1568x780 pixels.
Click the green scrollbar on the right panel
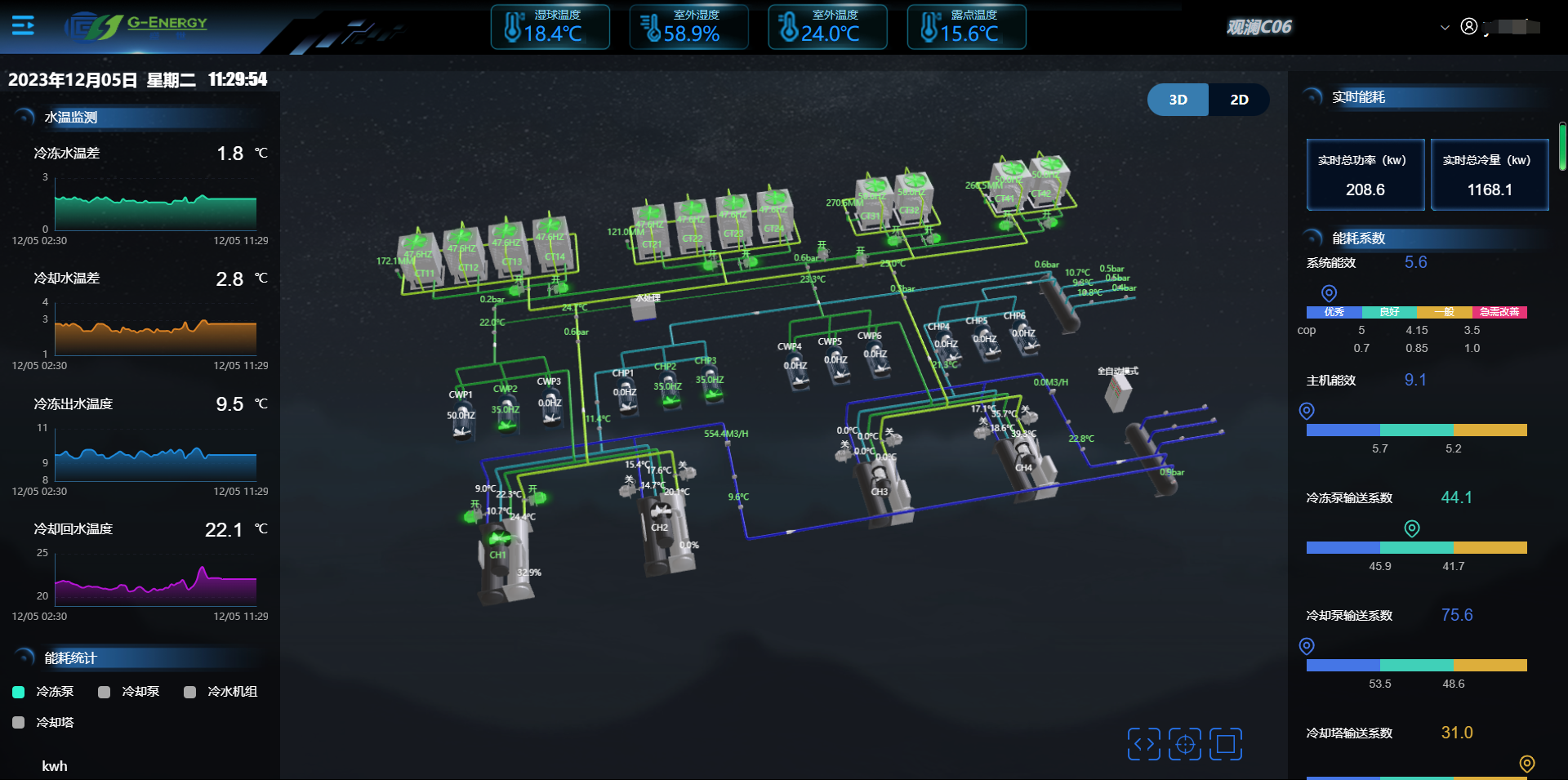pyautogui.click(x=1561, y=146)
